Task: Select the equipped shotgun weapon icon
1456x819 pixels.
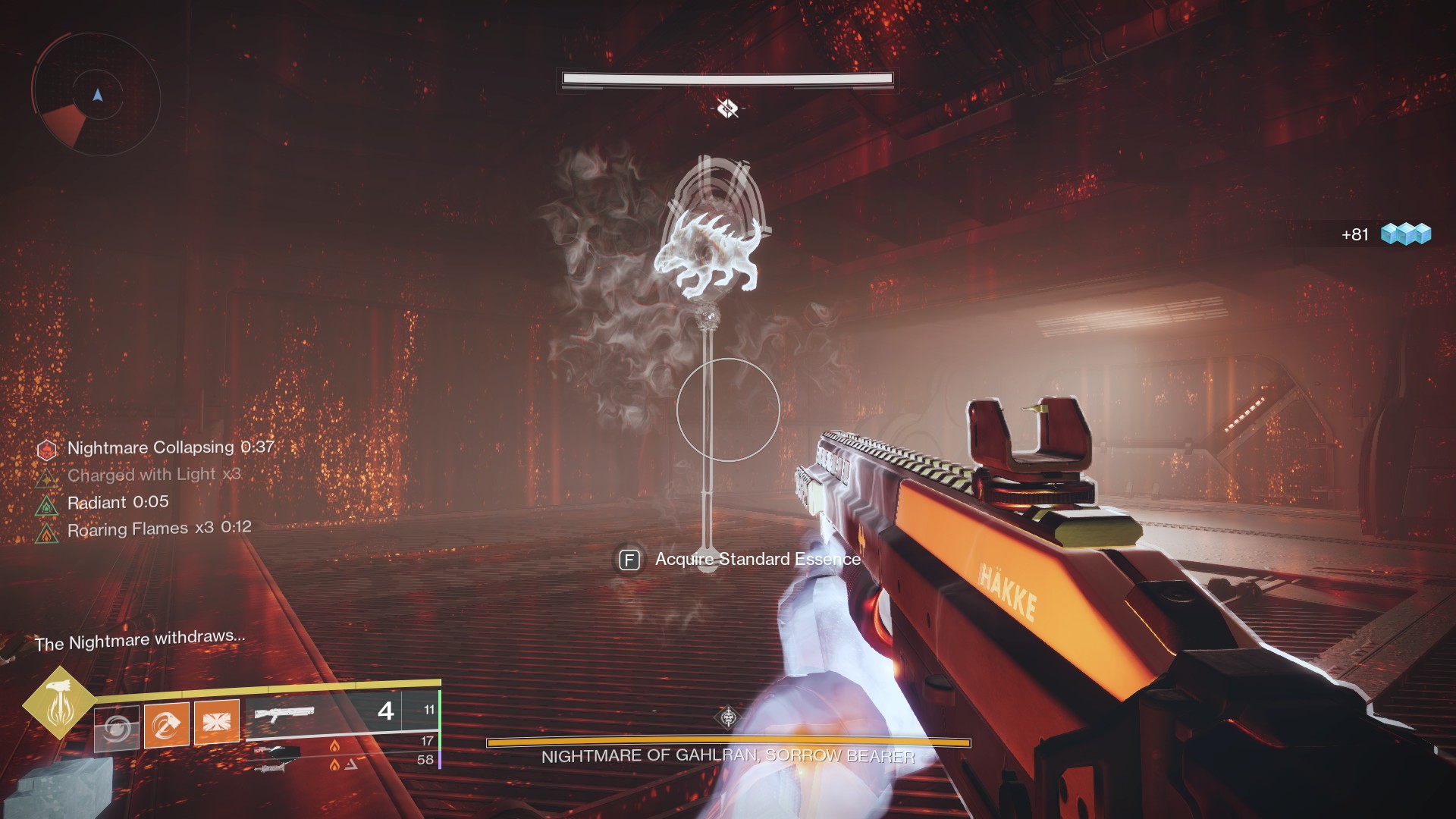Action: (284, 714)
